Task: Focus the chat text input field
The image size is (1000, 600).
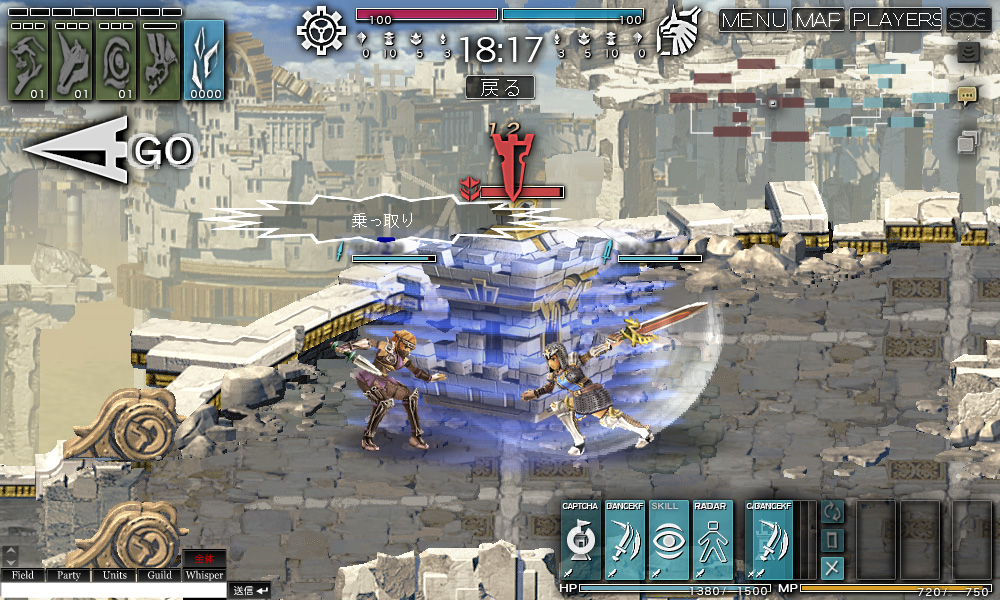Action: point(113,591)
